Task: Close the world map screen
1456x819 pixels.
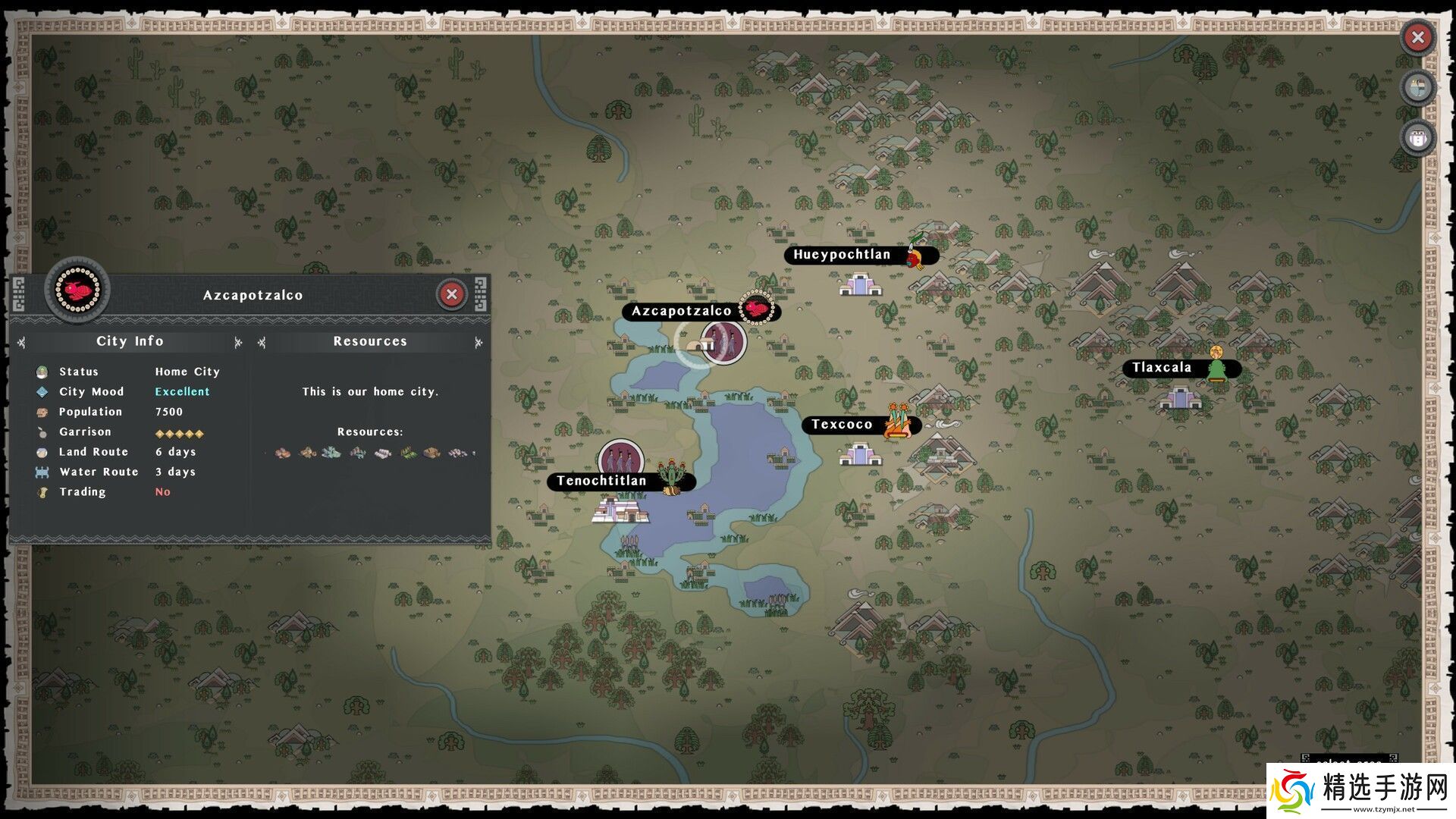Action: click(x=1417, y=37)
